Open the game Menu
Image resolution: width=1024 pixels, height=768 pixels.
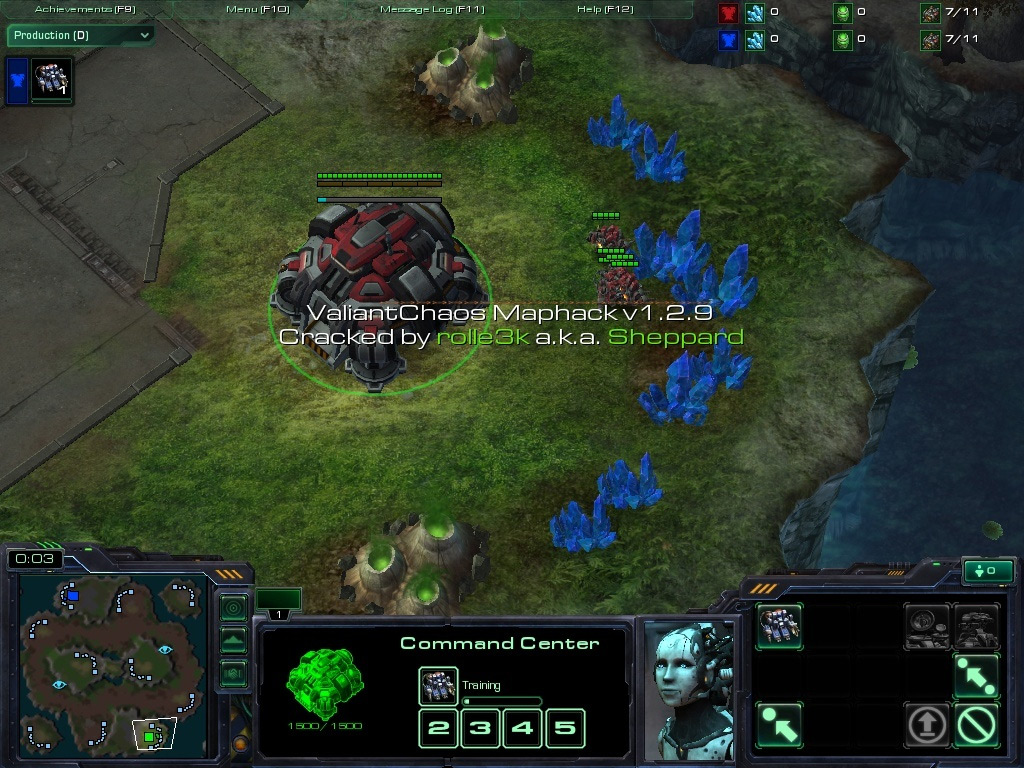pyautogui.click(x=257, y=9)
